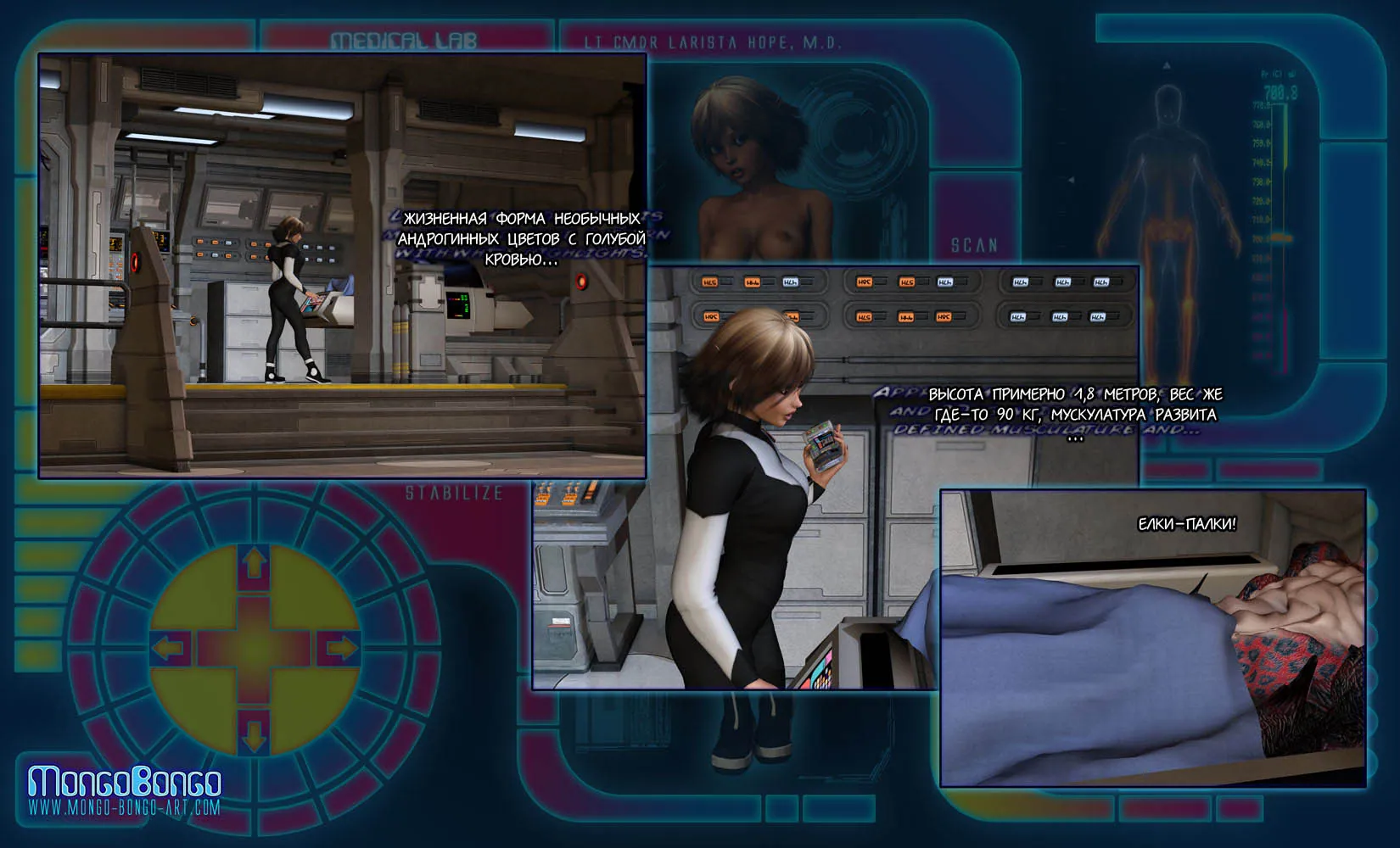The height and width of the screenshot is (848, 1400).
Task: Visit the www.mongo-bongo-art.com link
Action: point(125,807)
